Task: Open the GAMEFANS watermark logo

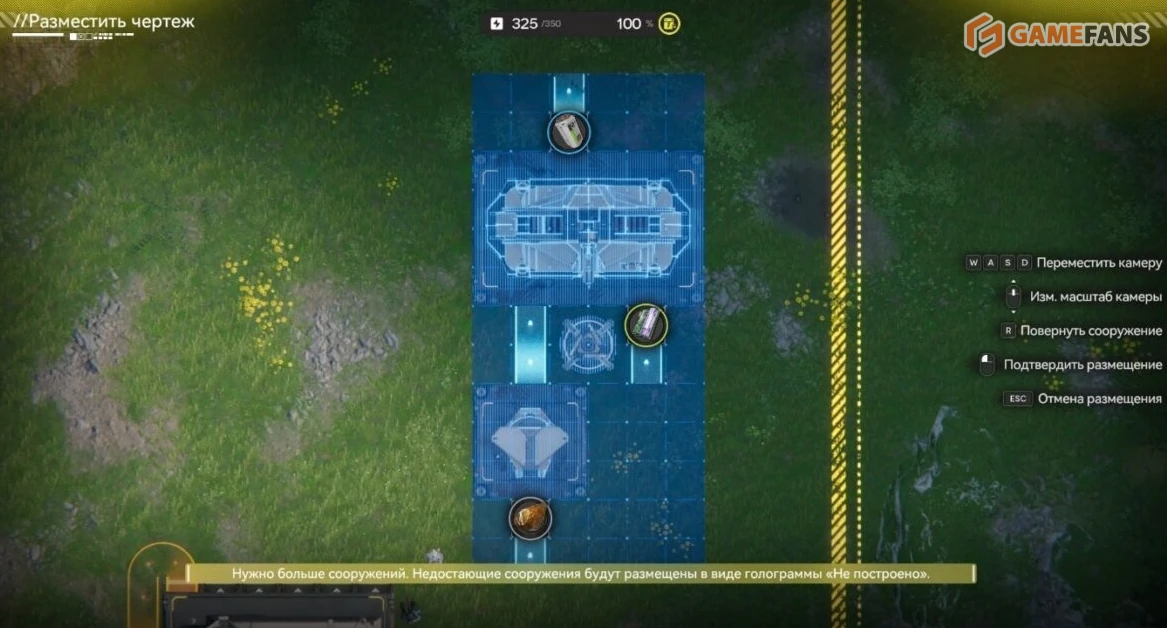Action: (1056, 34)
